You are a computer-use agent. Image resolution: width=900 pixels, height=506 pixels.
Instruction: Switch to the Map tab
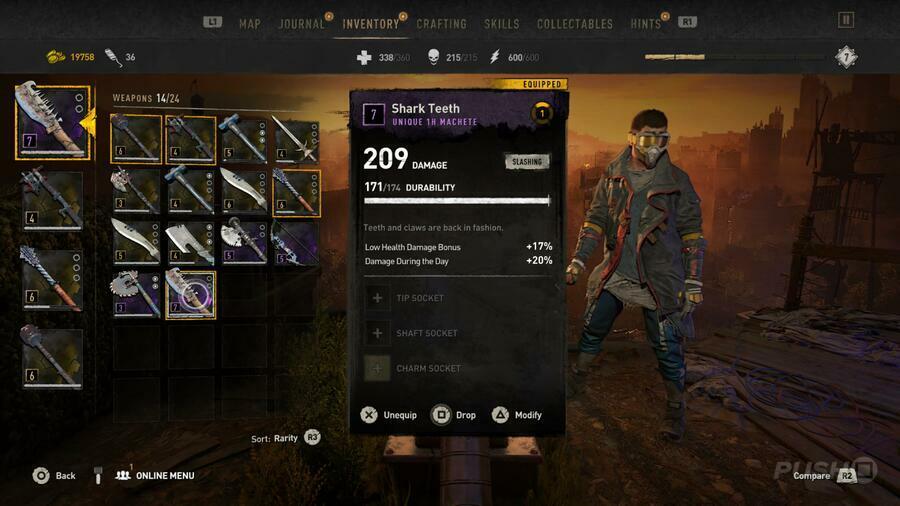pyautogui.click(x=249, y=23)
